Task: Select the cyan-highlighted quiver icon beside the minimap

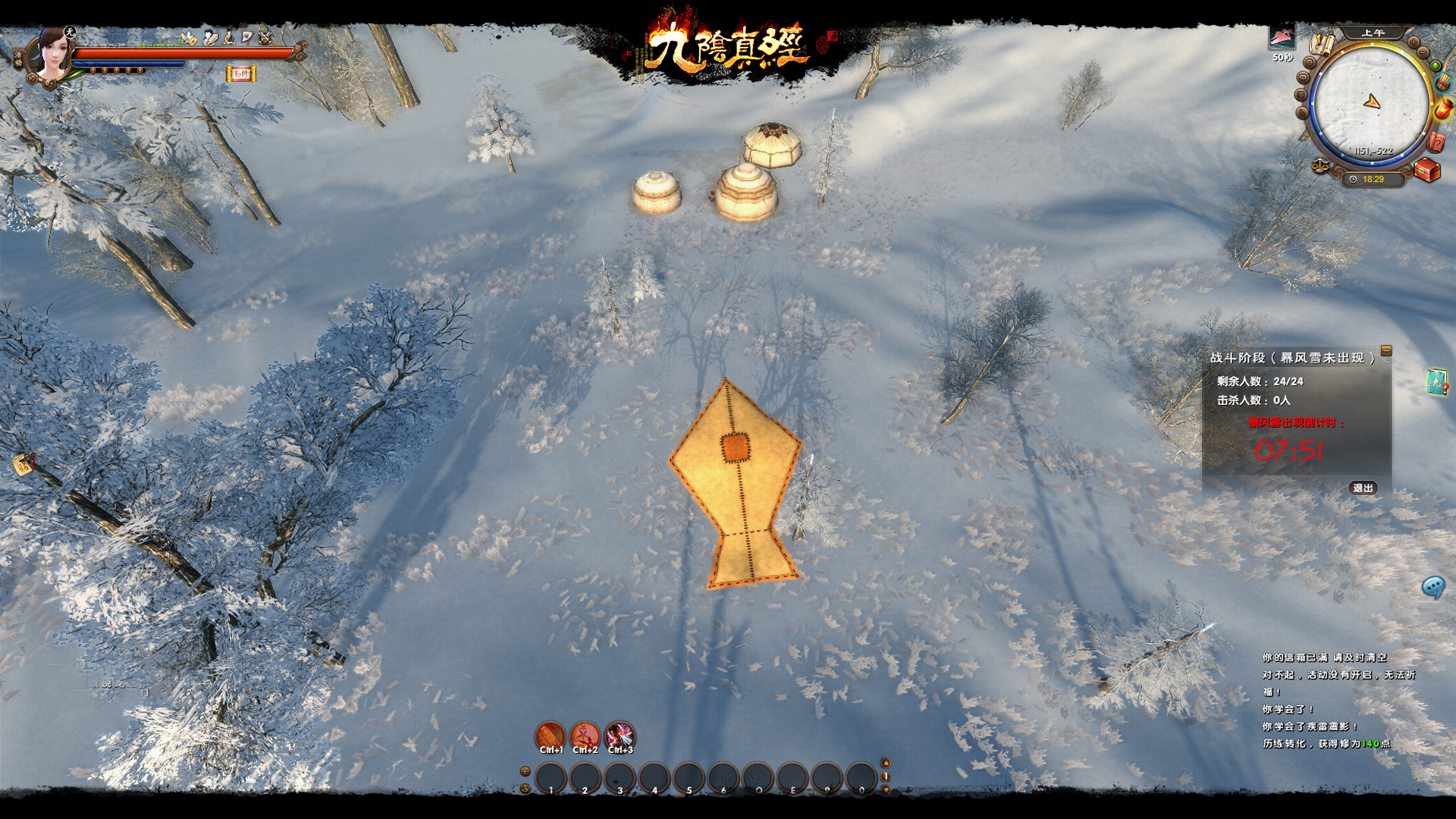Action: click(x=1442, y=83)
